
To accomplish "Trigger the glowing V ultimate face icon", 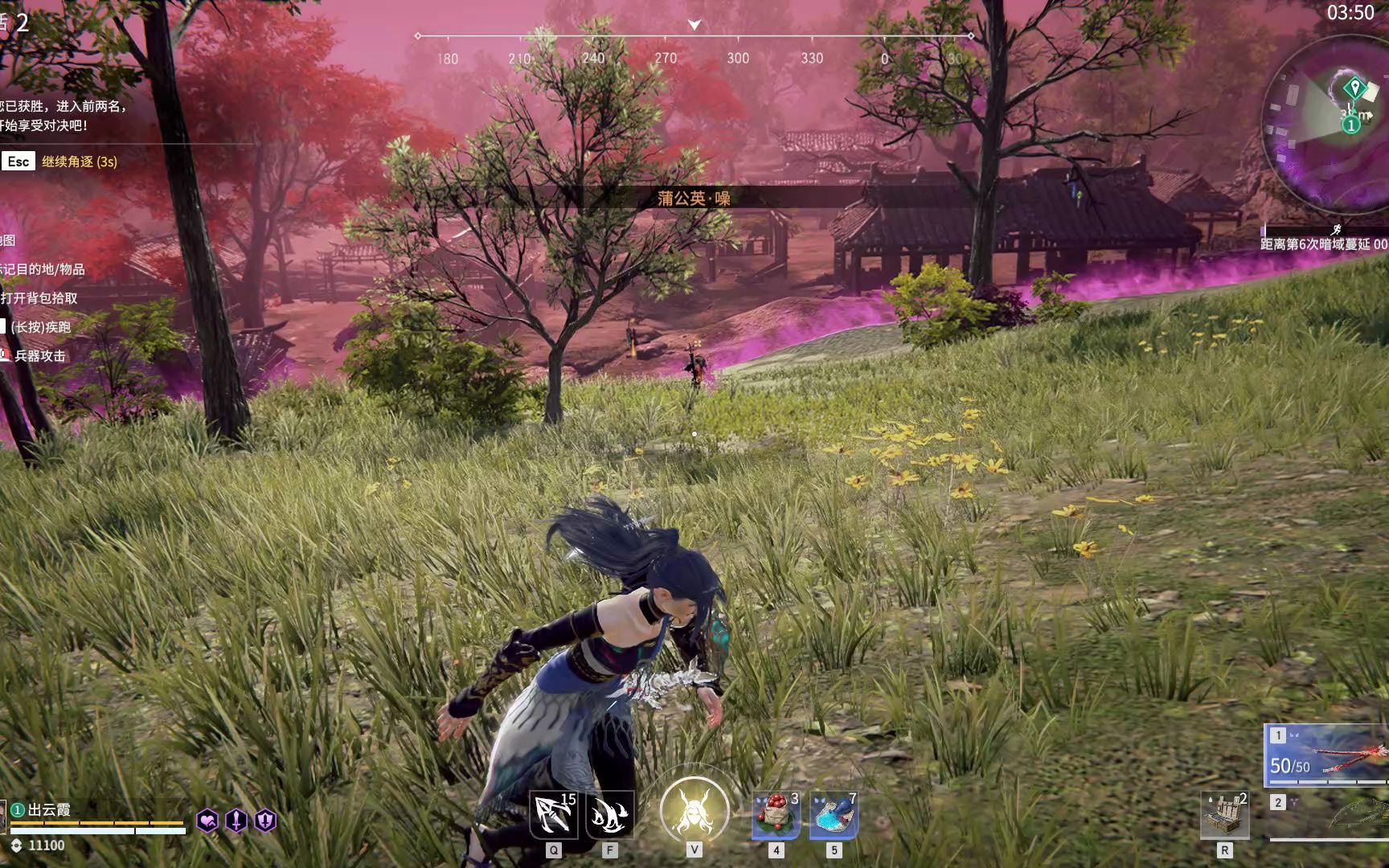I will (694, 812).
